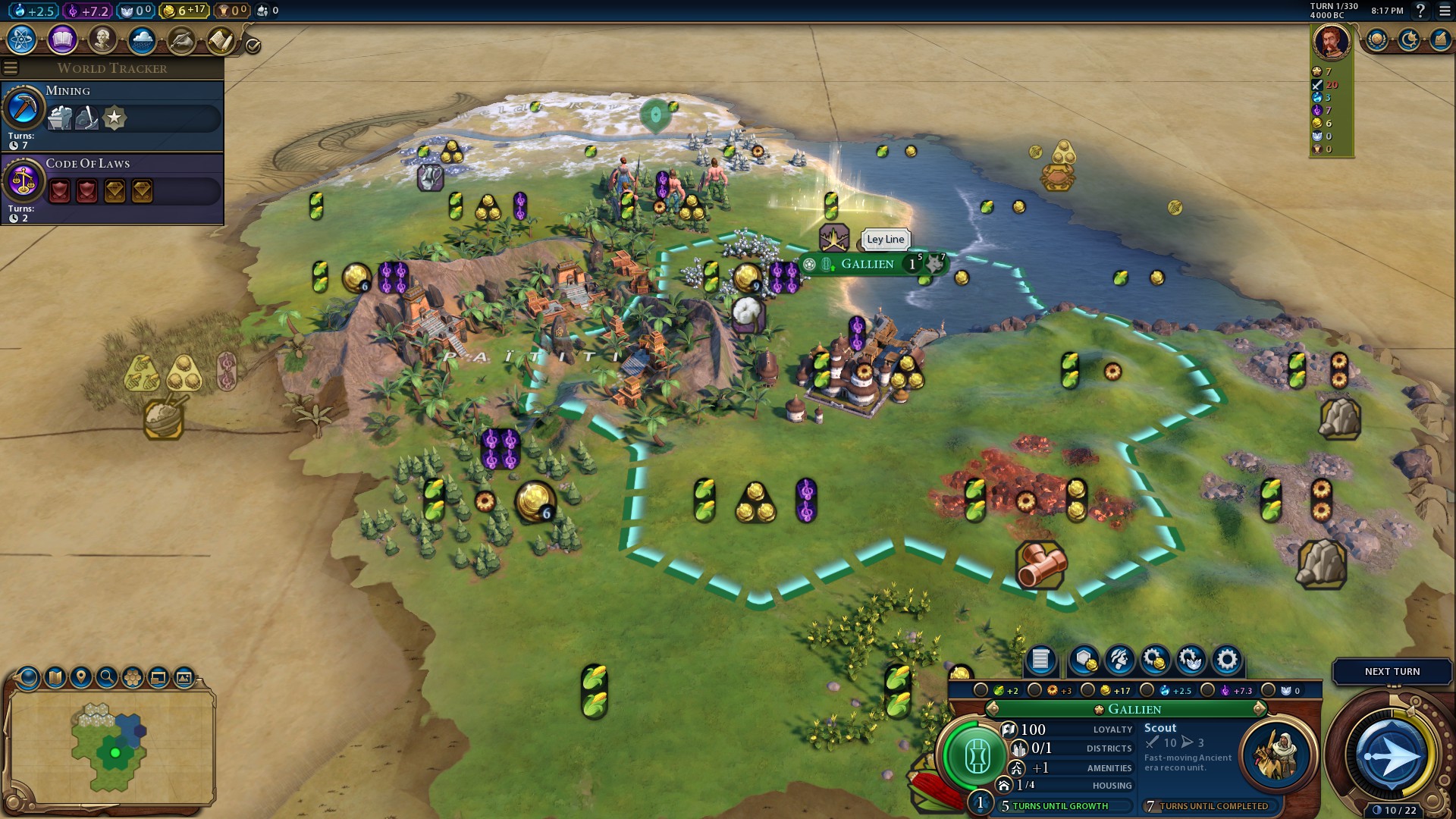Toggle the hex grid honeycomb button

pos(133,677)
